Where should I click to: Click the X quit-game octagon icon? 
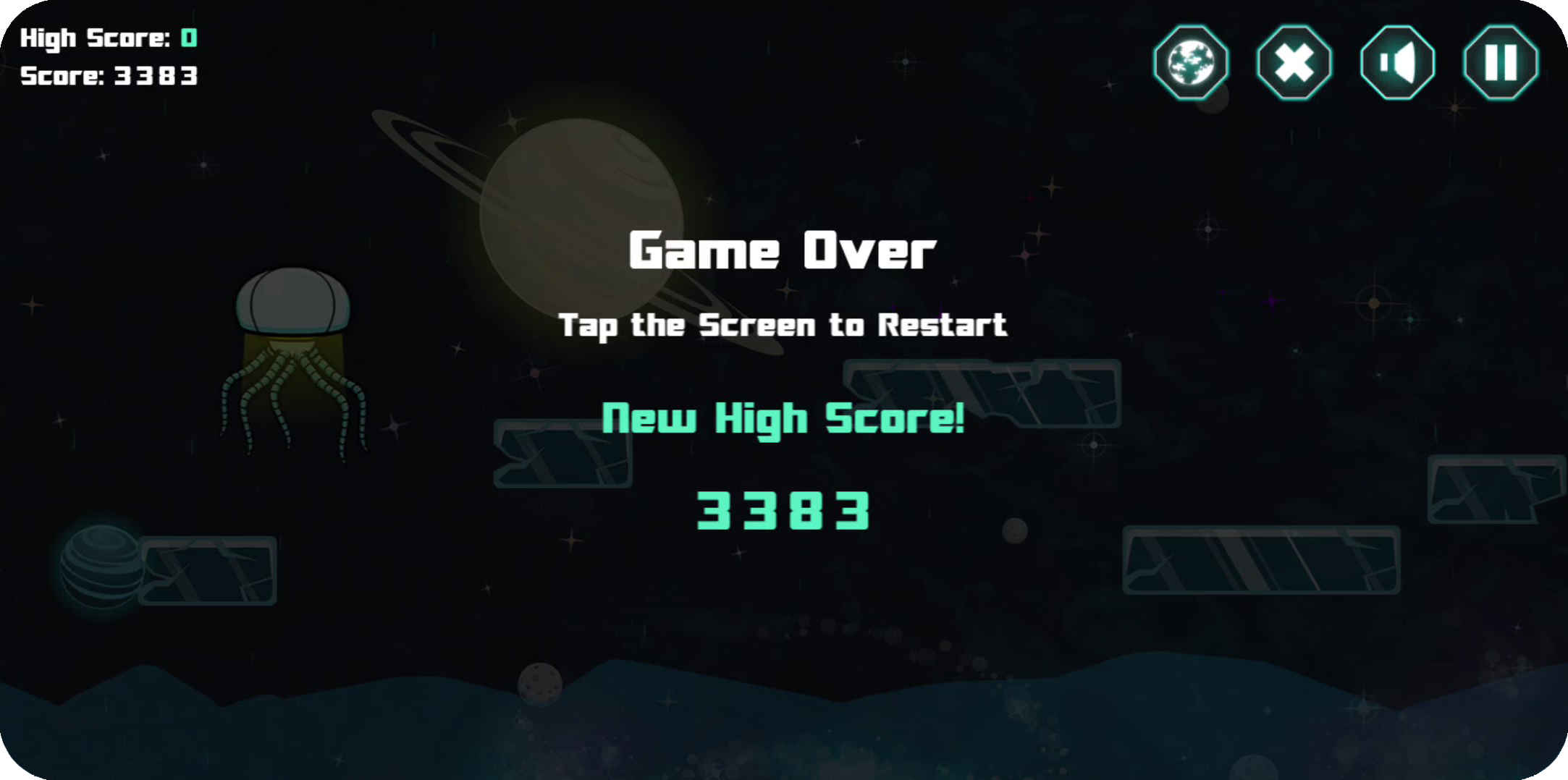click(1293, 62)
